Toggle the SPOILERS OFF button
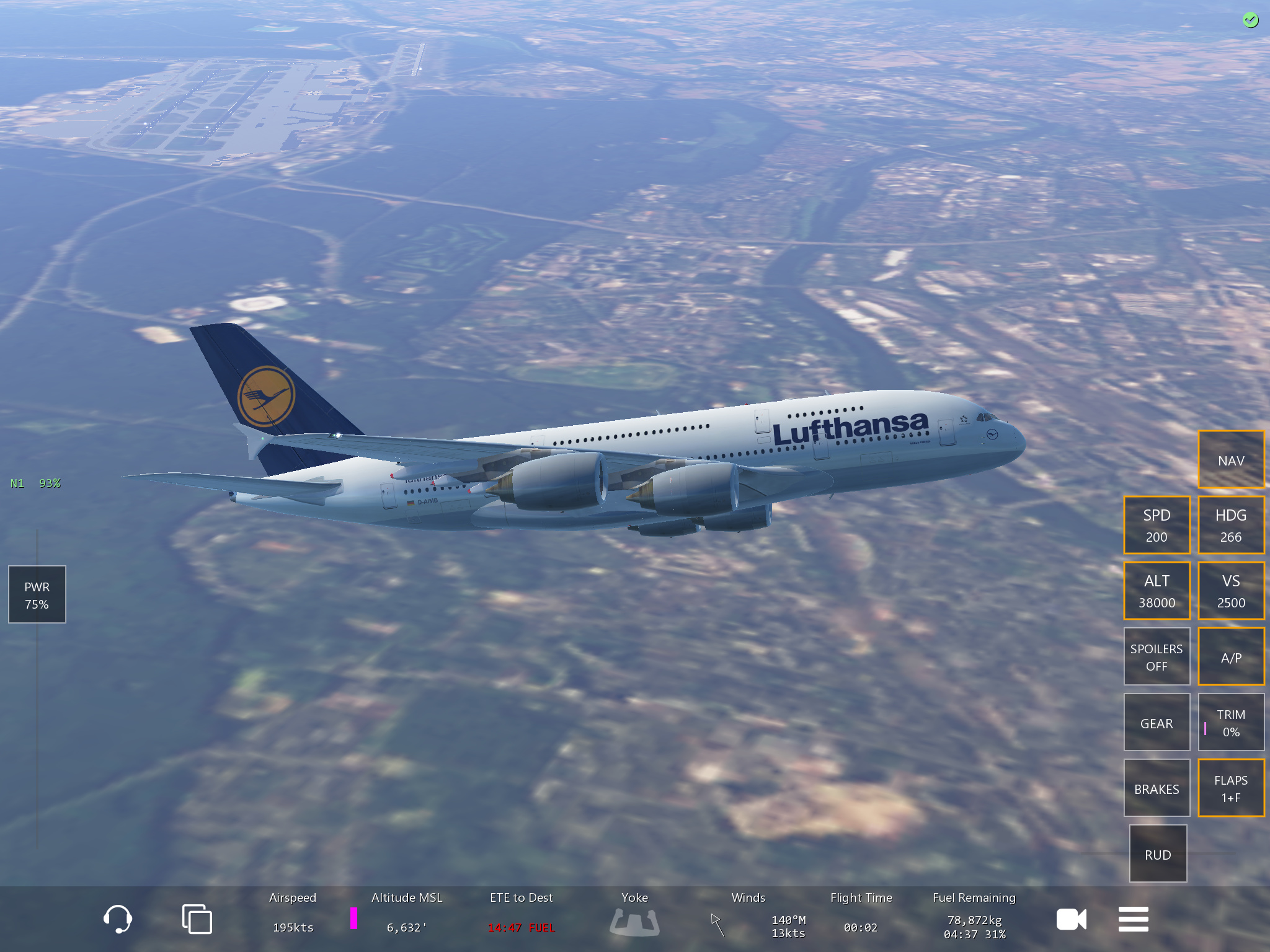 [x=1157, y=656]
